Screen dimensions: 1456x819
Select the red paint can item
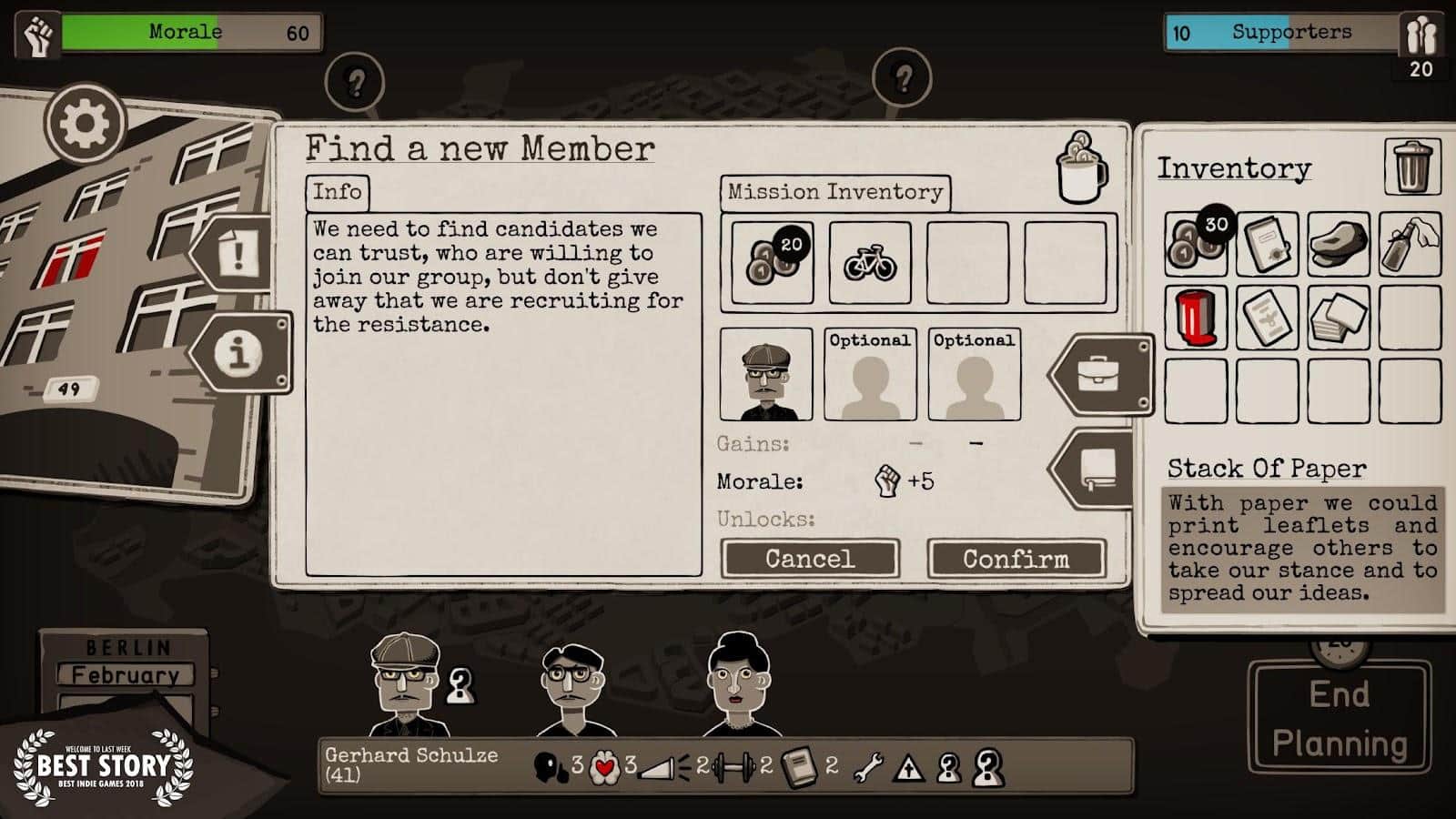coord(1196,318)
